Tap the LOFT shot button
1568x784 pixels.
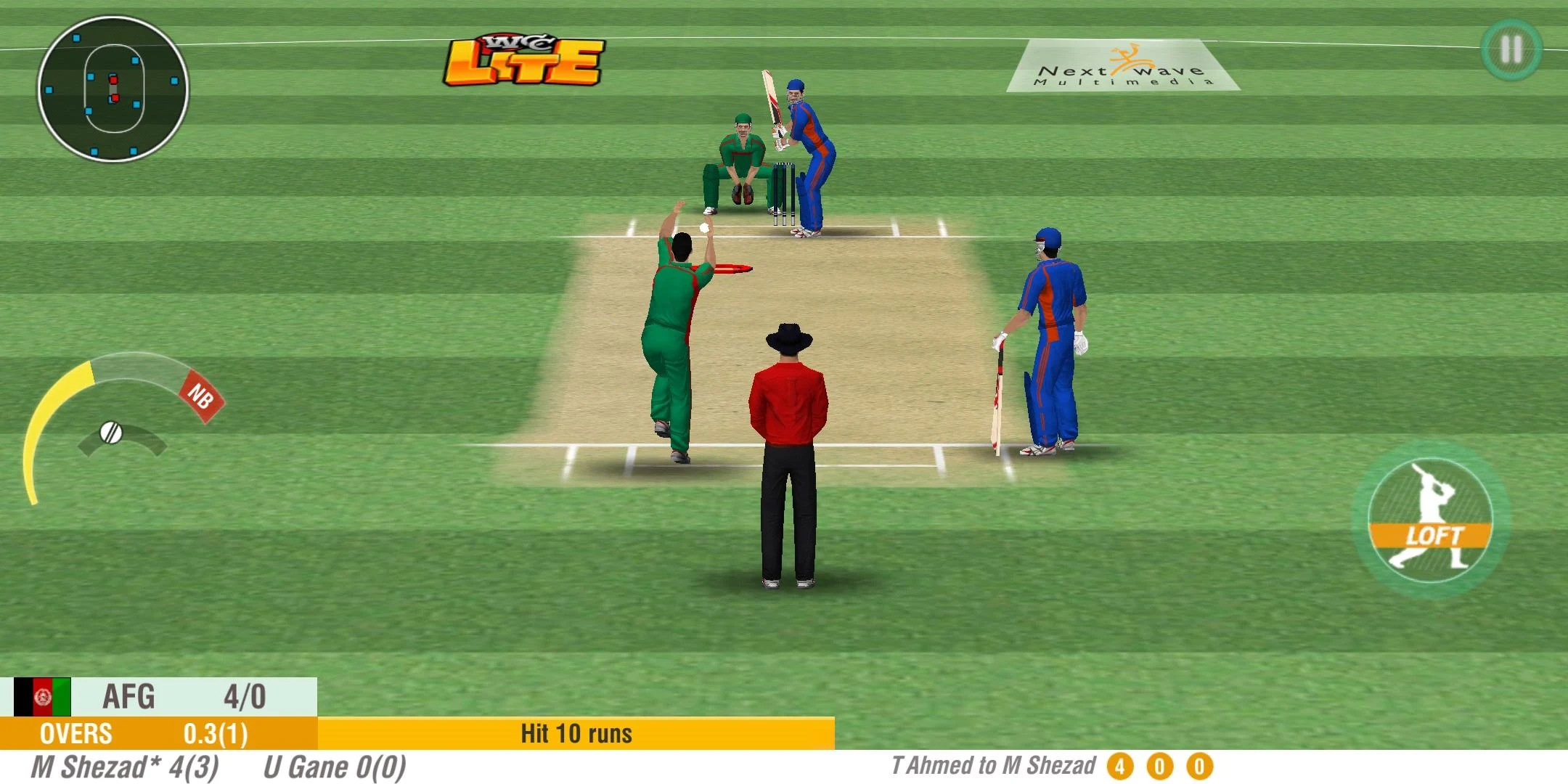click(x=1430, y=521)
